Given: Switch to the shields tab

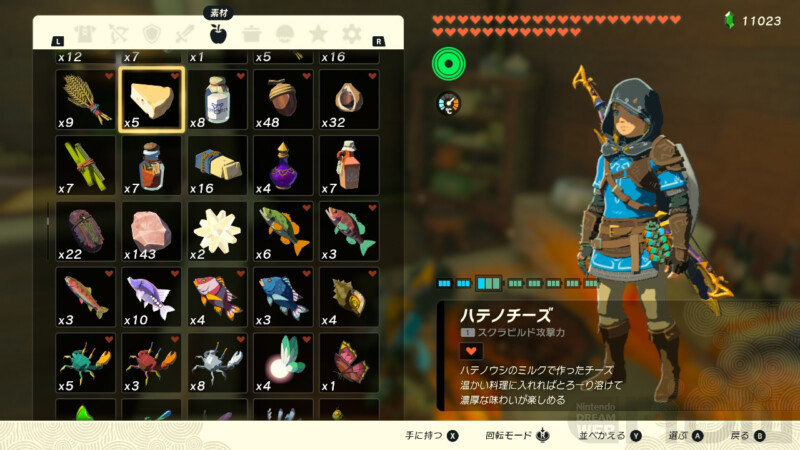Looking at the screenshot, I should pyautogui.click(x=152, y=35).
